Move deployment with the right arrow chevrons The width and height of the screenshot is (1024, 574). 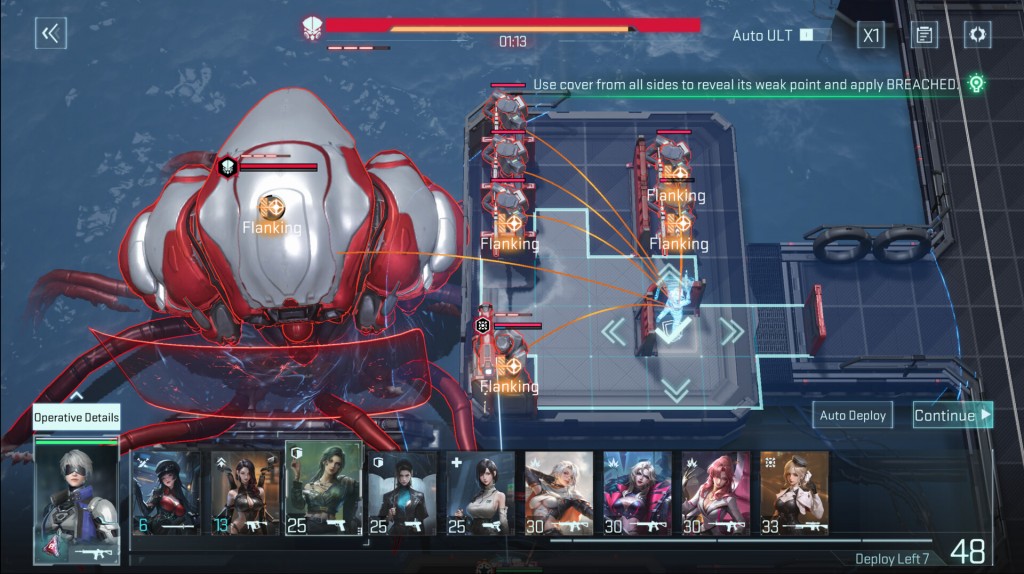[x=733, y=331]
